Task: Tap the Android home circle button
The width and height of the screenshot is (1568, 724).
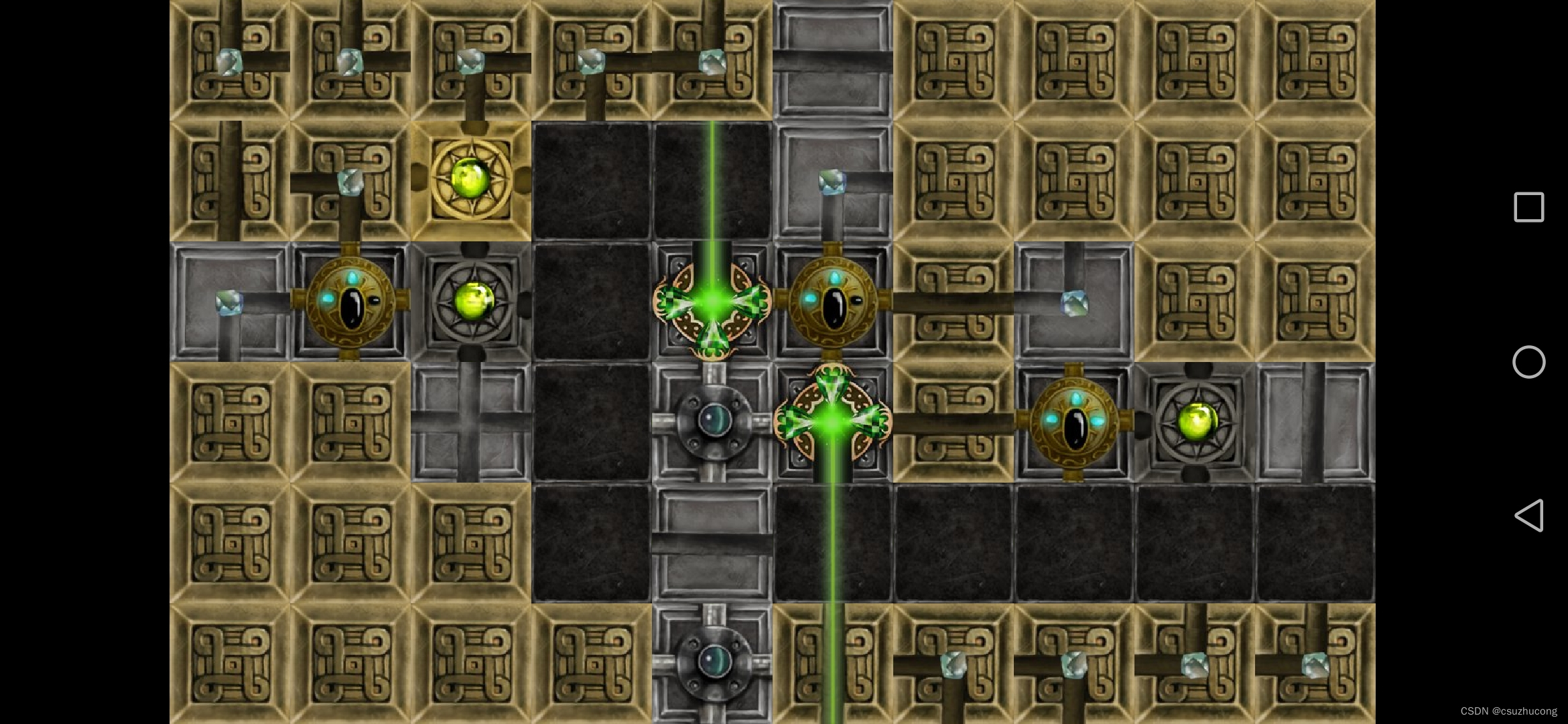Action: click(x=1528, y=362)
